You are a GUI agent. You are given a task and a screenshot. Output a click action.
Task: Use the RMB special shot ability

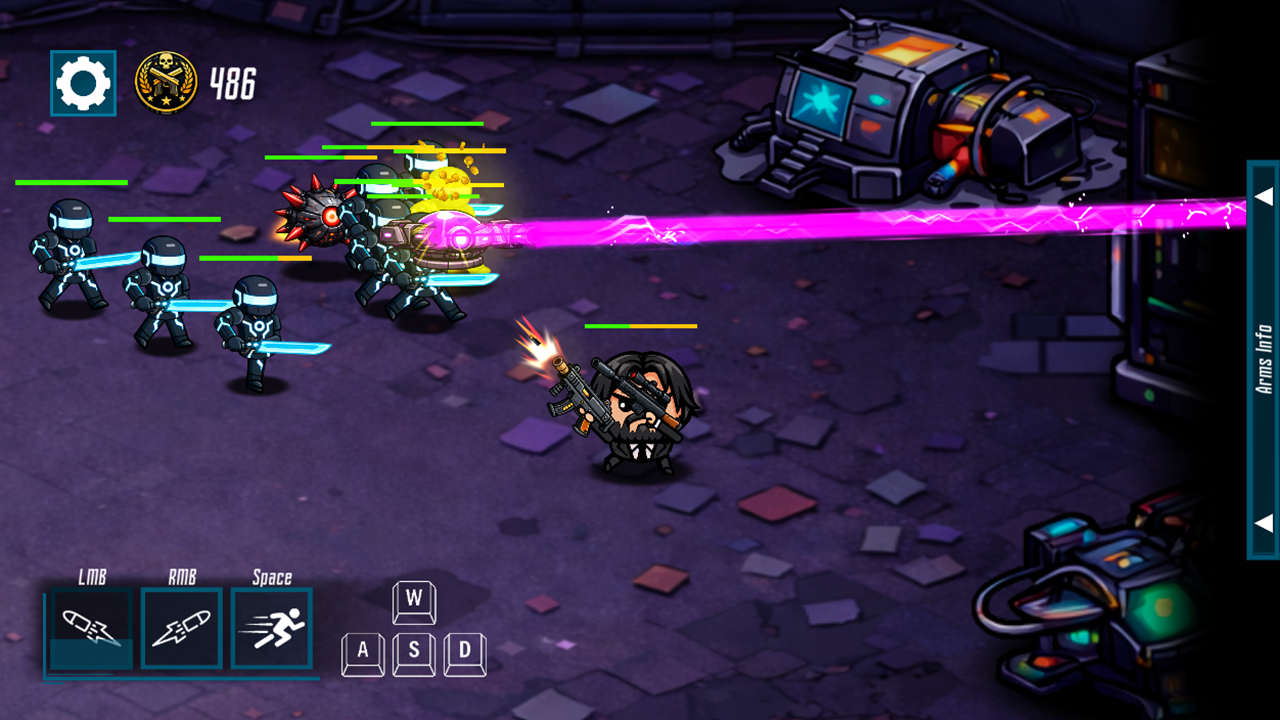point(181,628)
